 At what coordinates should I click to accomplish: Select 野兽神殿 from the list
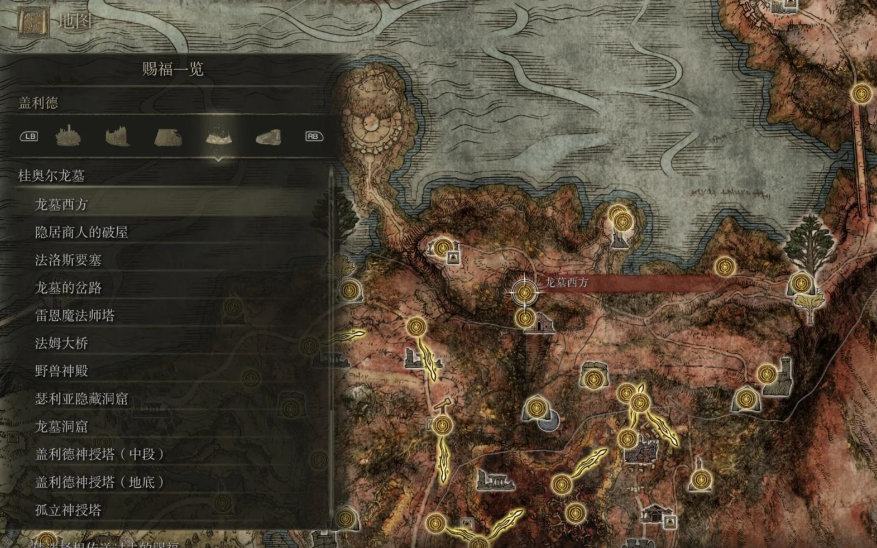click(x=62, y=371)
